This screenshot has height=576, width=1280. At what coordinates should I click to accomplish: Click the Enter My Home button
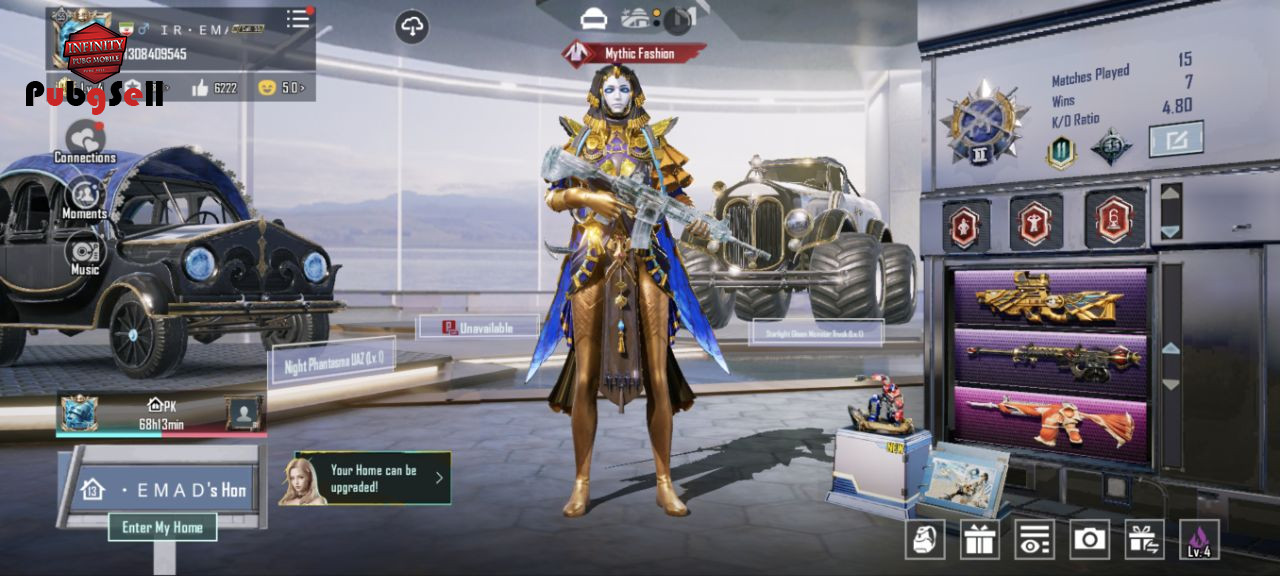pos(162,527)
